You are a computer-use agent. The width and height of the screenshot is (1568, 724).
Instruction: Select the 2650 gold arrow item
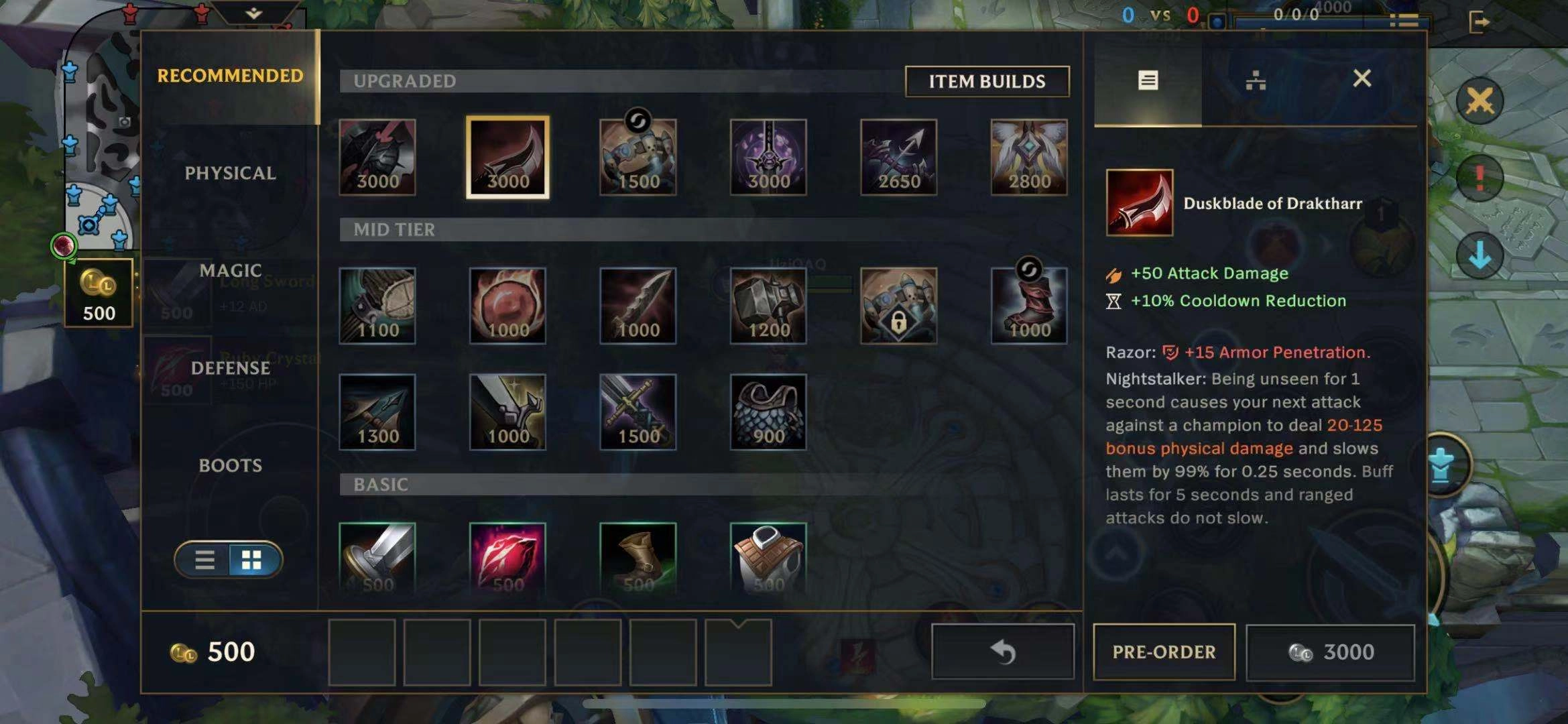tap(898, 158)
